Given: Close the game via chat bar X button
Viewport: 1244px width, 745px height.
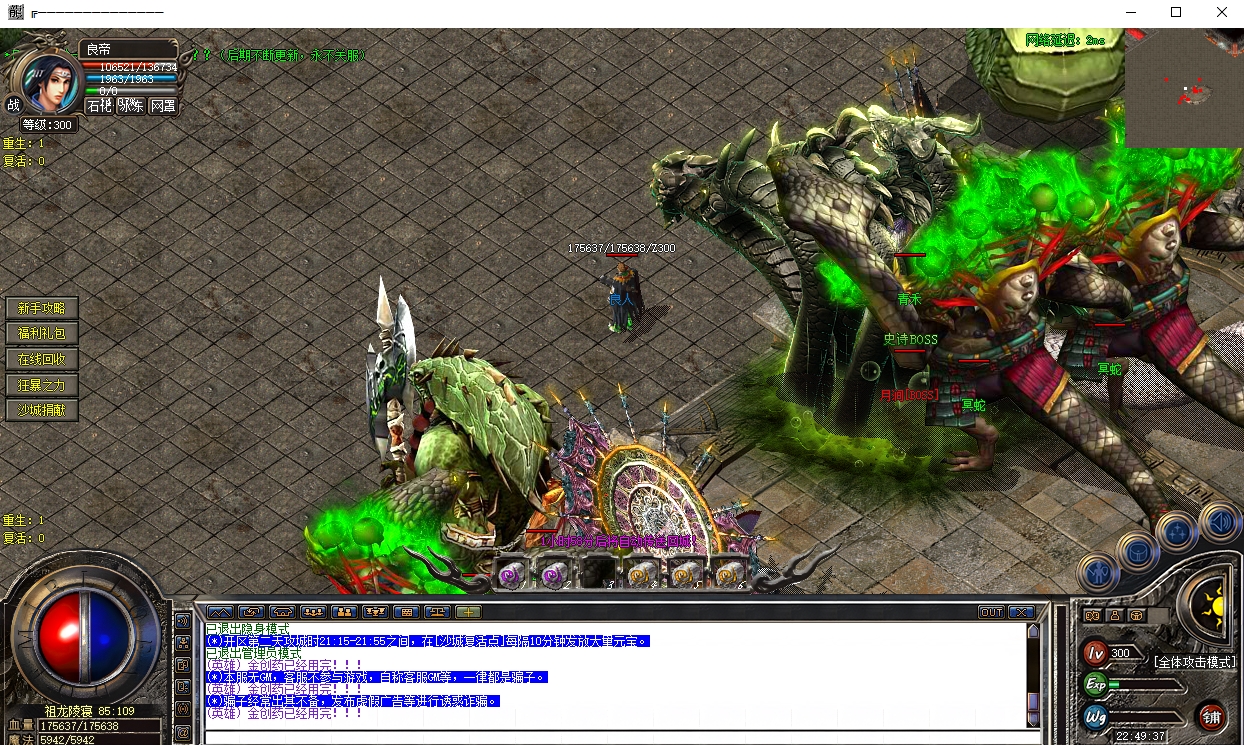Looking at the screenshot, I should pyautogui.click(x=1021, y=612).
